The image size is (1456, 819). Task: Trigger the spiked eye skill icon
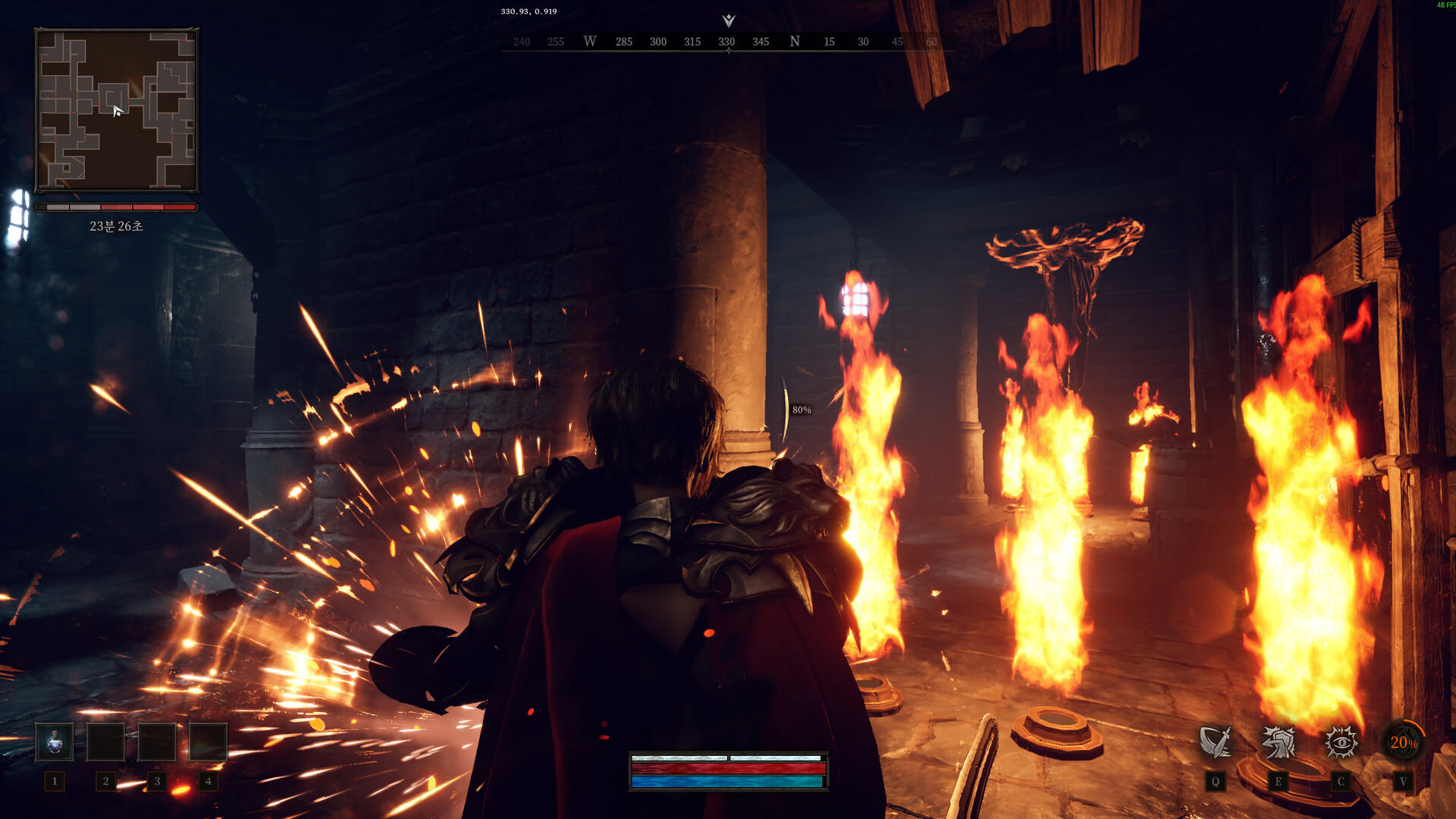pyautogui.click(x=1341, y=742)
